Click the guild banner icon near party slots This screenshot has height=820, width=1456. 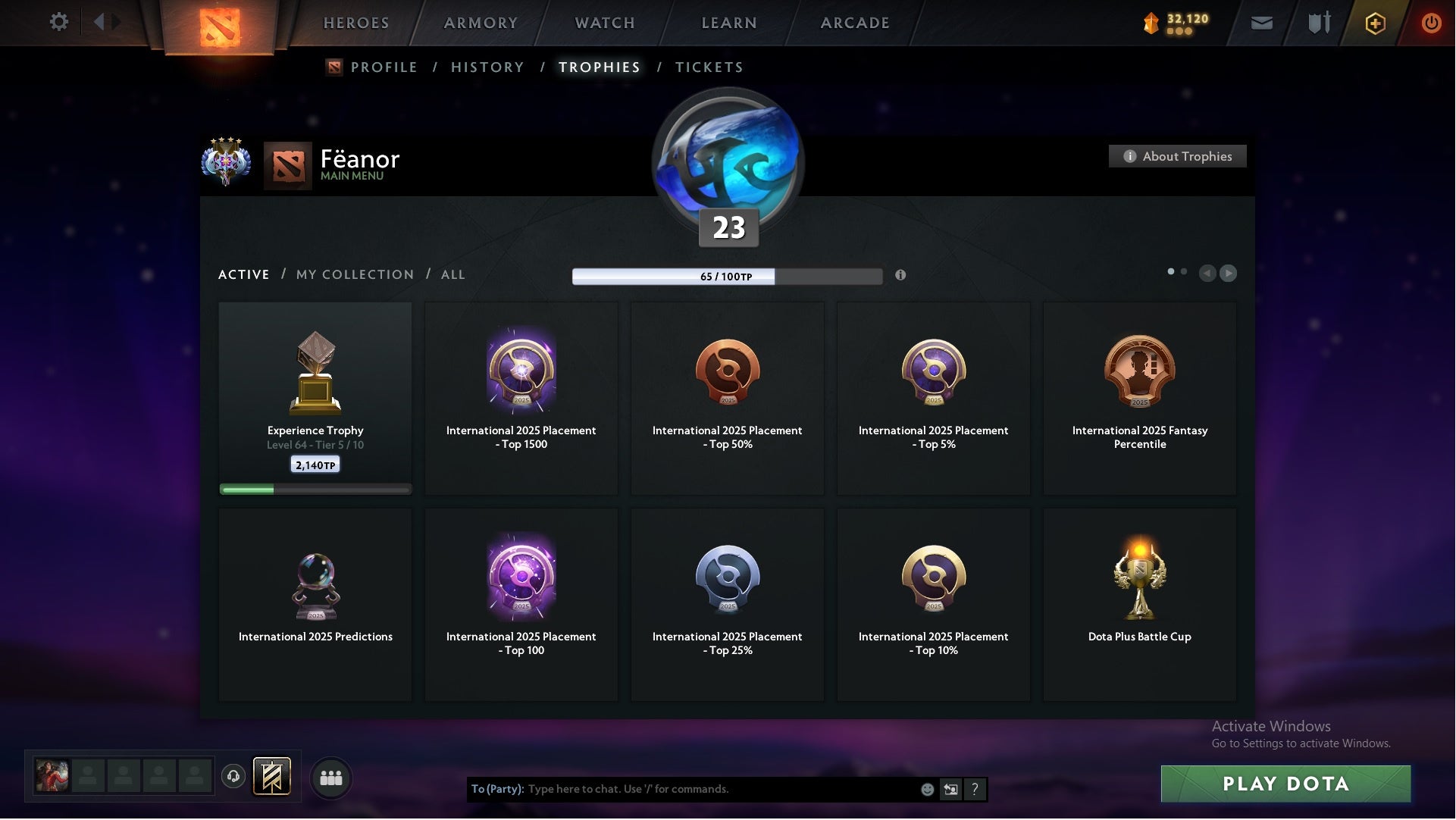[273, 778]
